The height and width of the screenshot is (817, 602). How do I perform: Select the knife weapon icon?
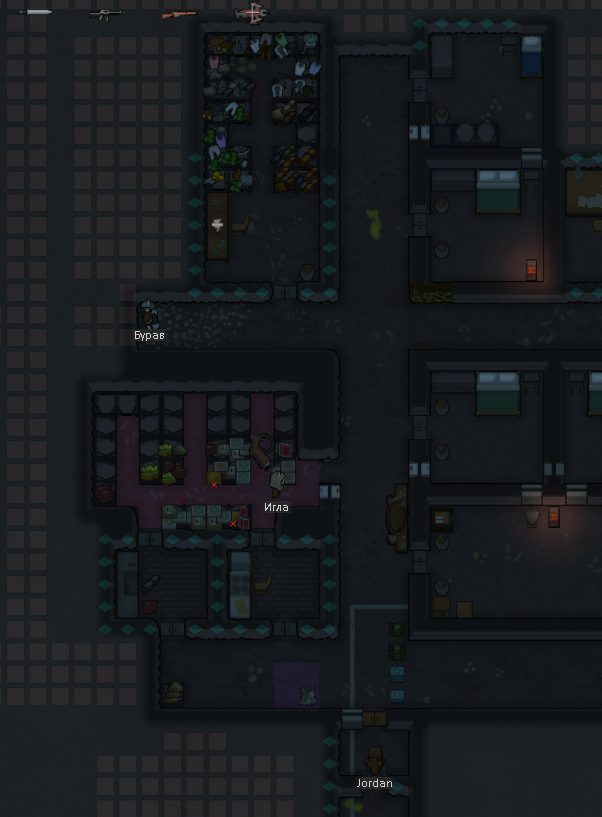pos(36,12)
